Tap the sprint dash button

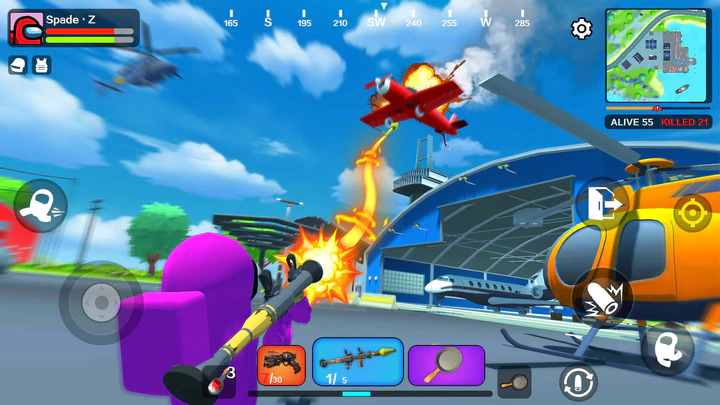tap(40, 205)
